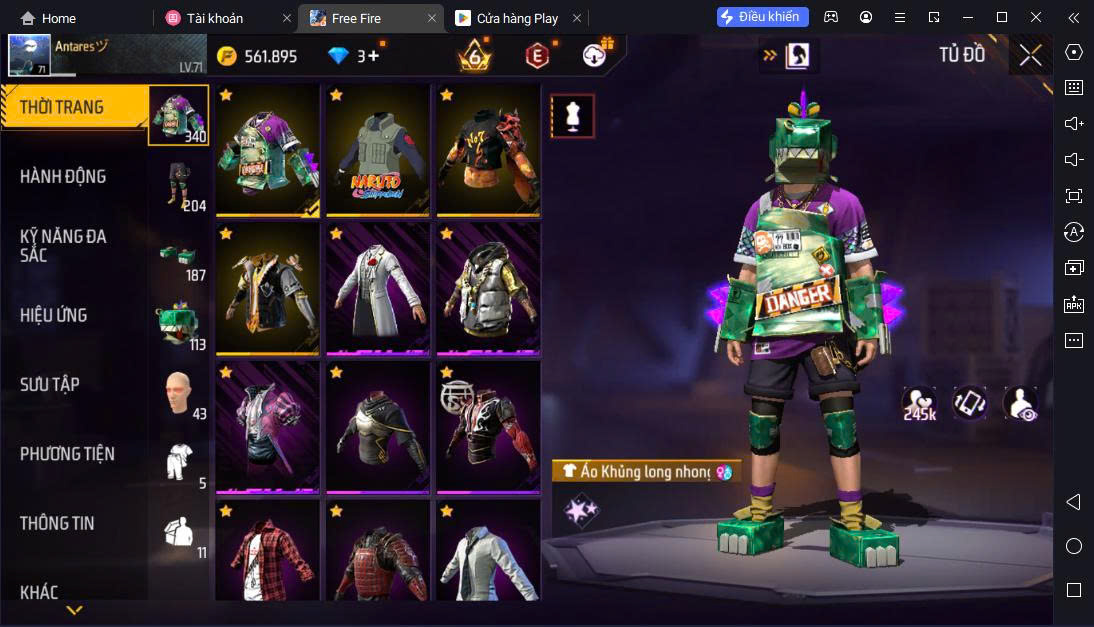Select the Naruto Shippuden vest outfit
This screenshot has height=627, width=1094.
pyautogui.click(x=377, y=150)
